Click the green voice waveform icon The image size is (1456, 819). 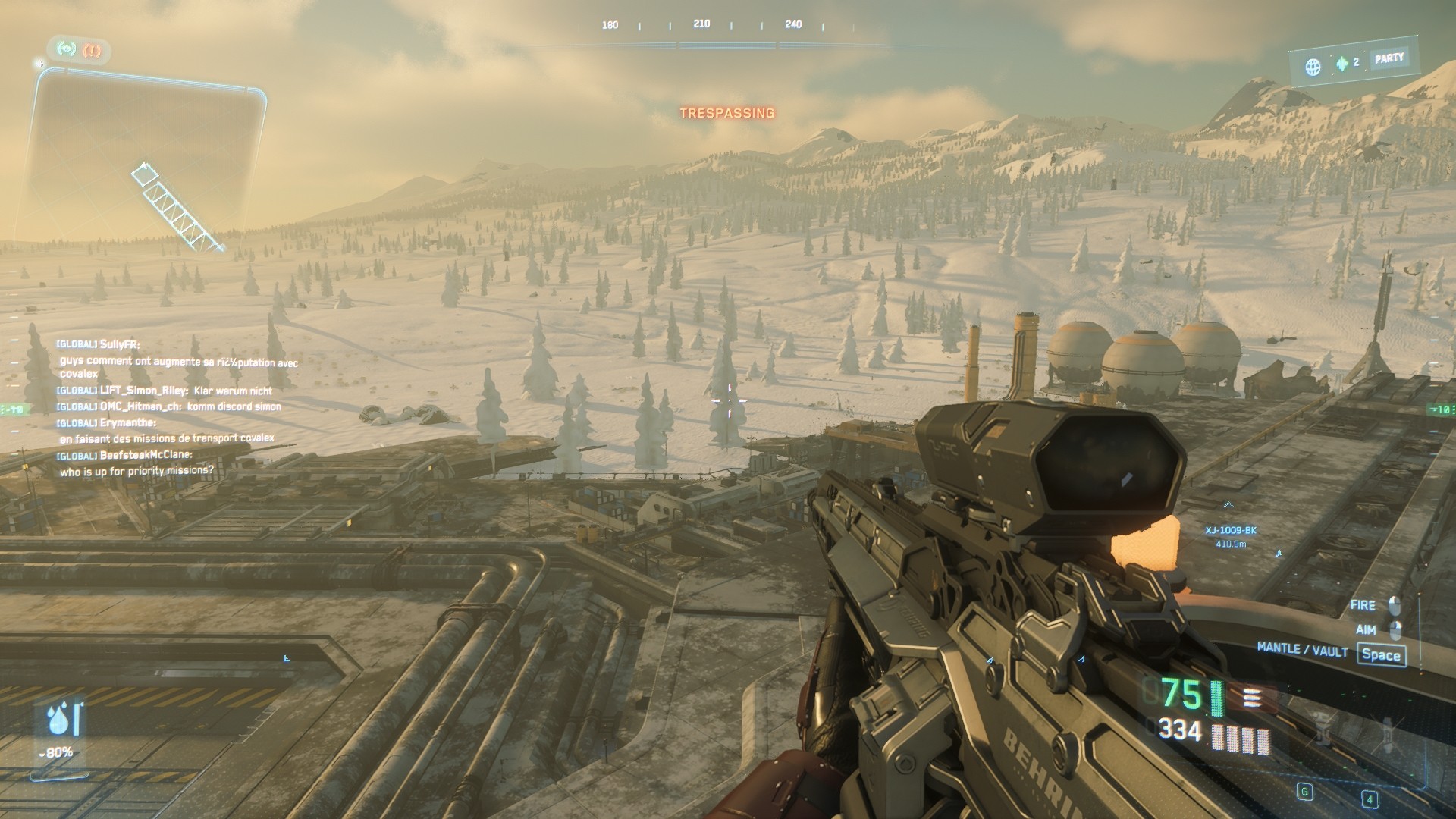[x=1342, y=63]
